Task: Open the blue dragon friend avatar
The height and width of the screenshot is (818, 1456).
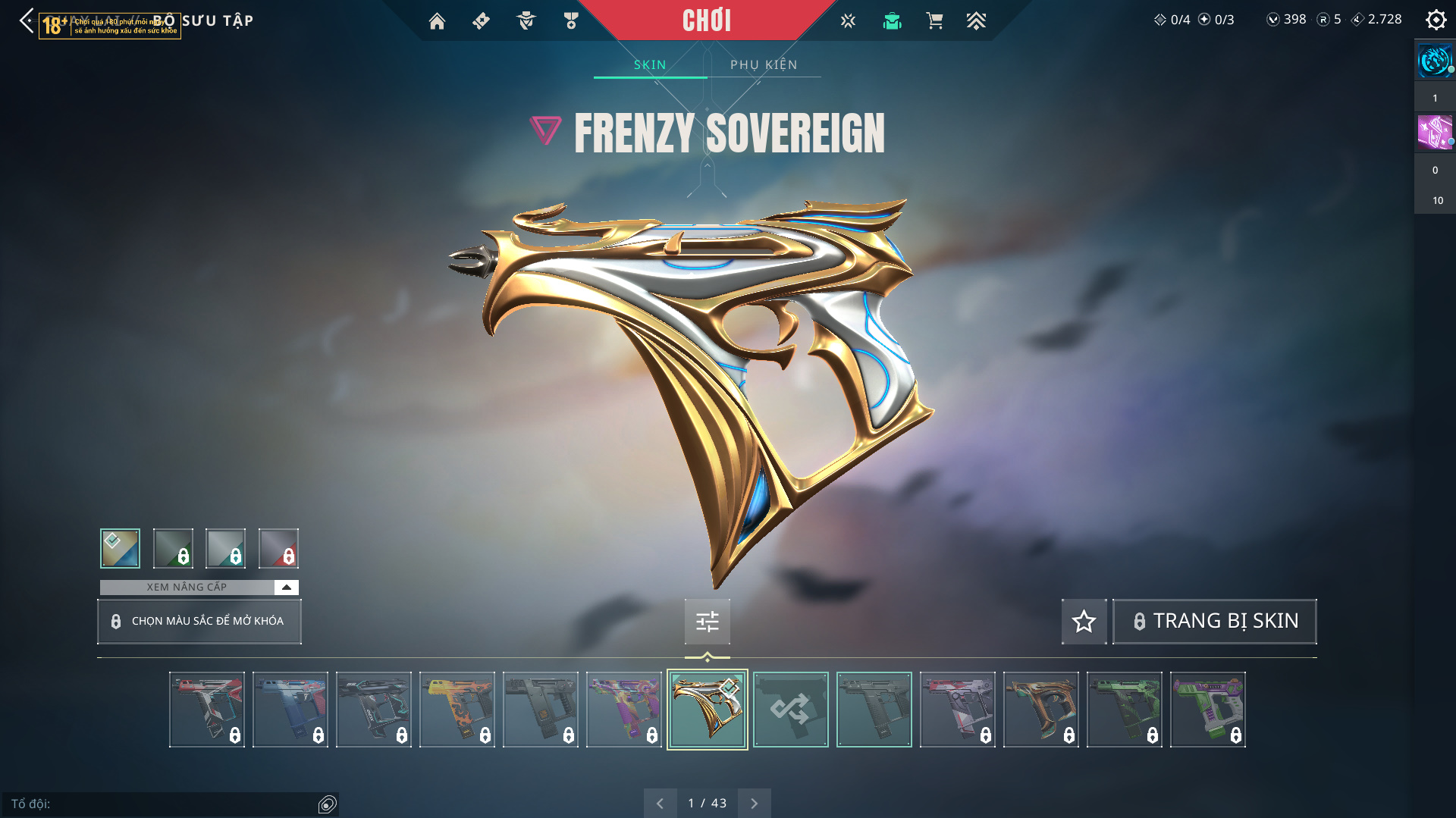Action: [x=1434, y=61]
